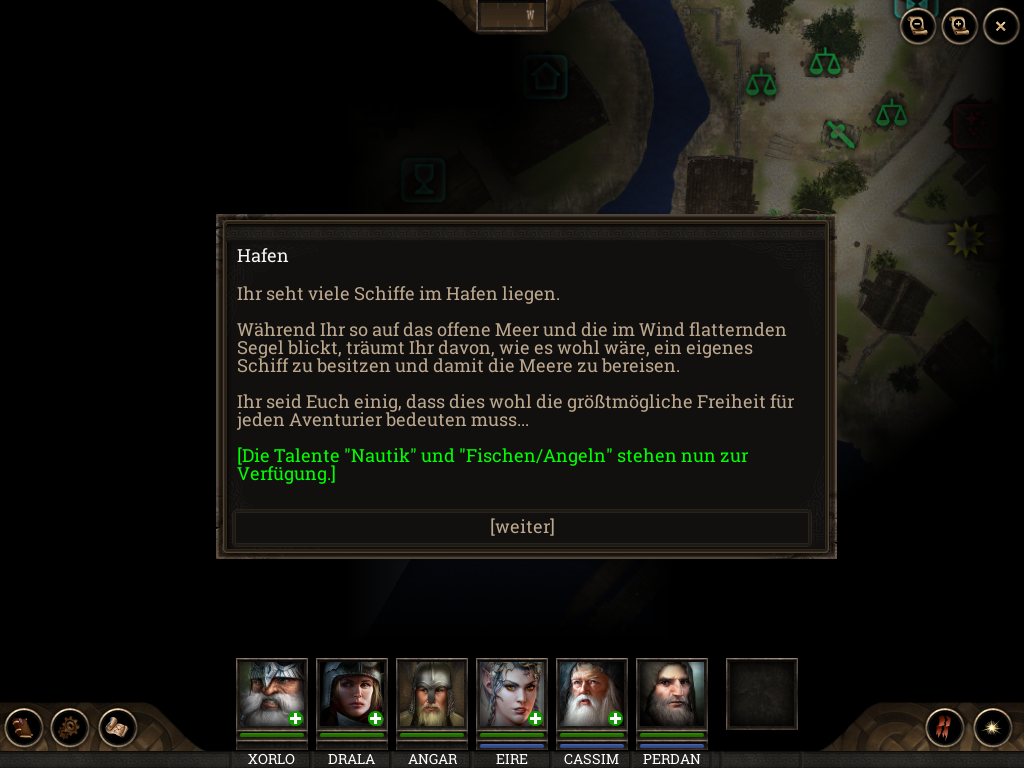Pick Eire's portrait

coord(511,694)
